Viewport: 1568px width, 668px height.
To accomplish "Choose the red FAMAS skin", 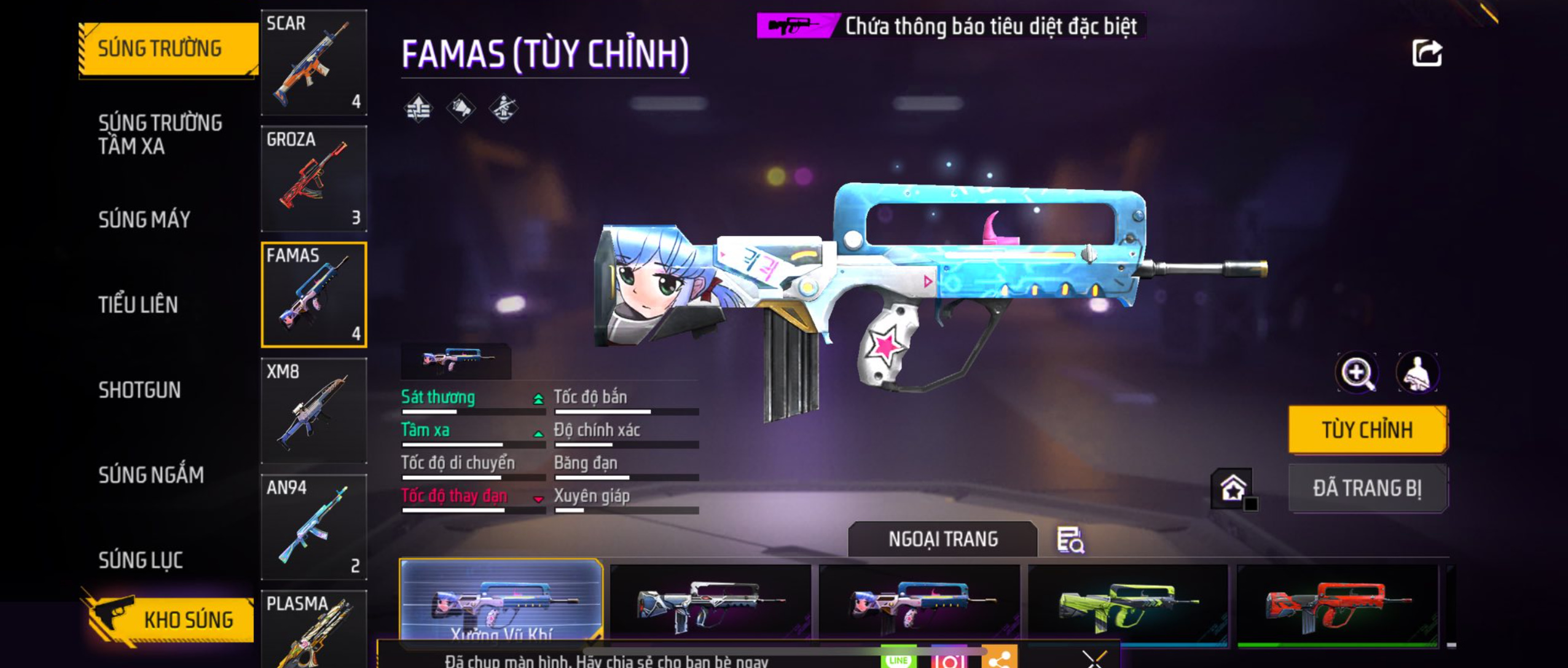I will click(x=1337, y=605).
